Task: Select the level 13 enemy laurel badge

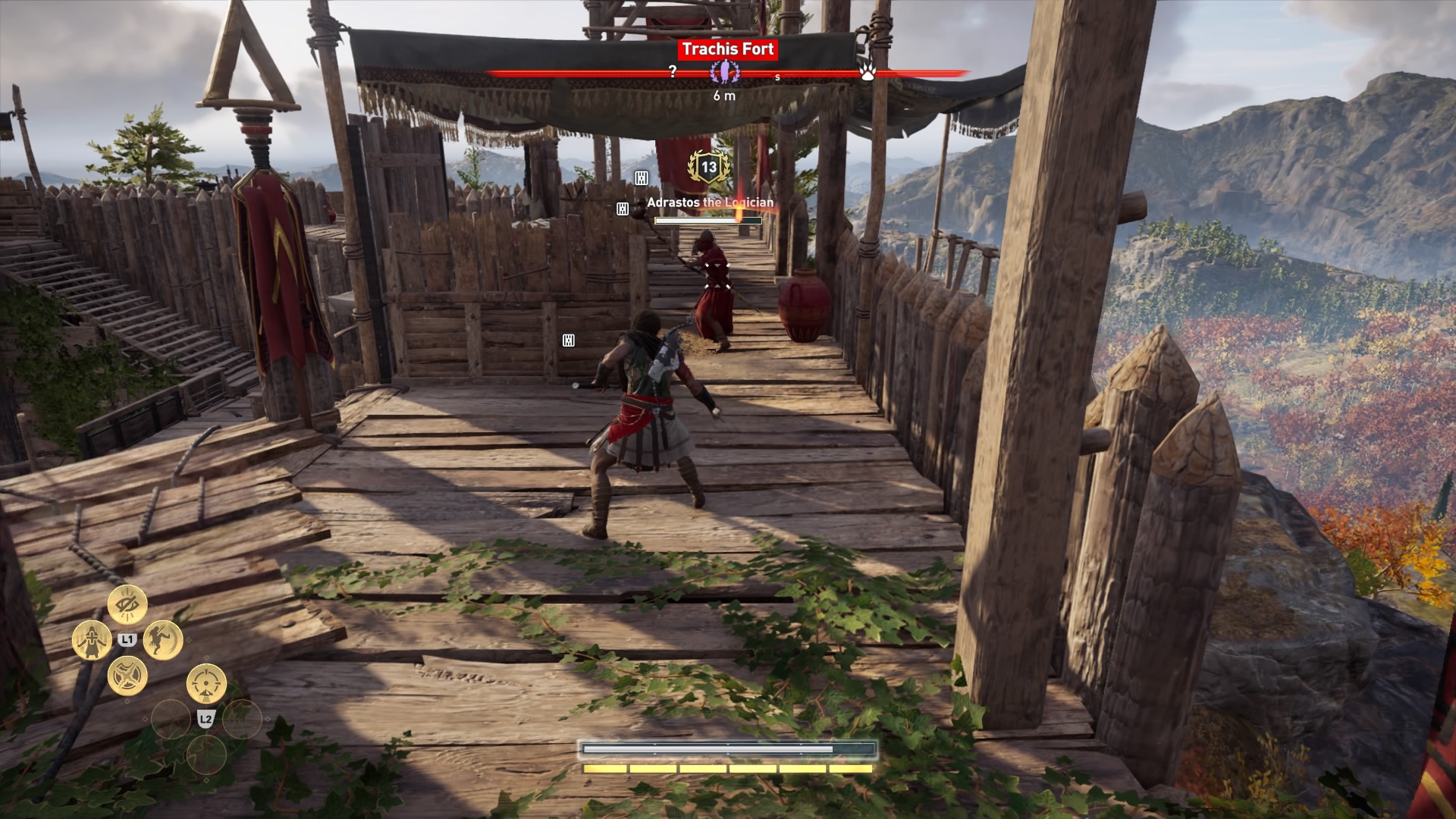Action: (708, 168)
